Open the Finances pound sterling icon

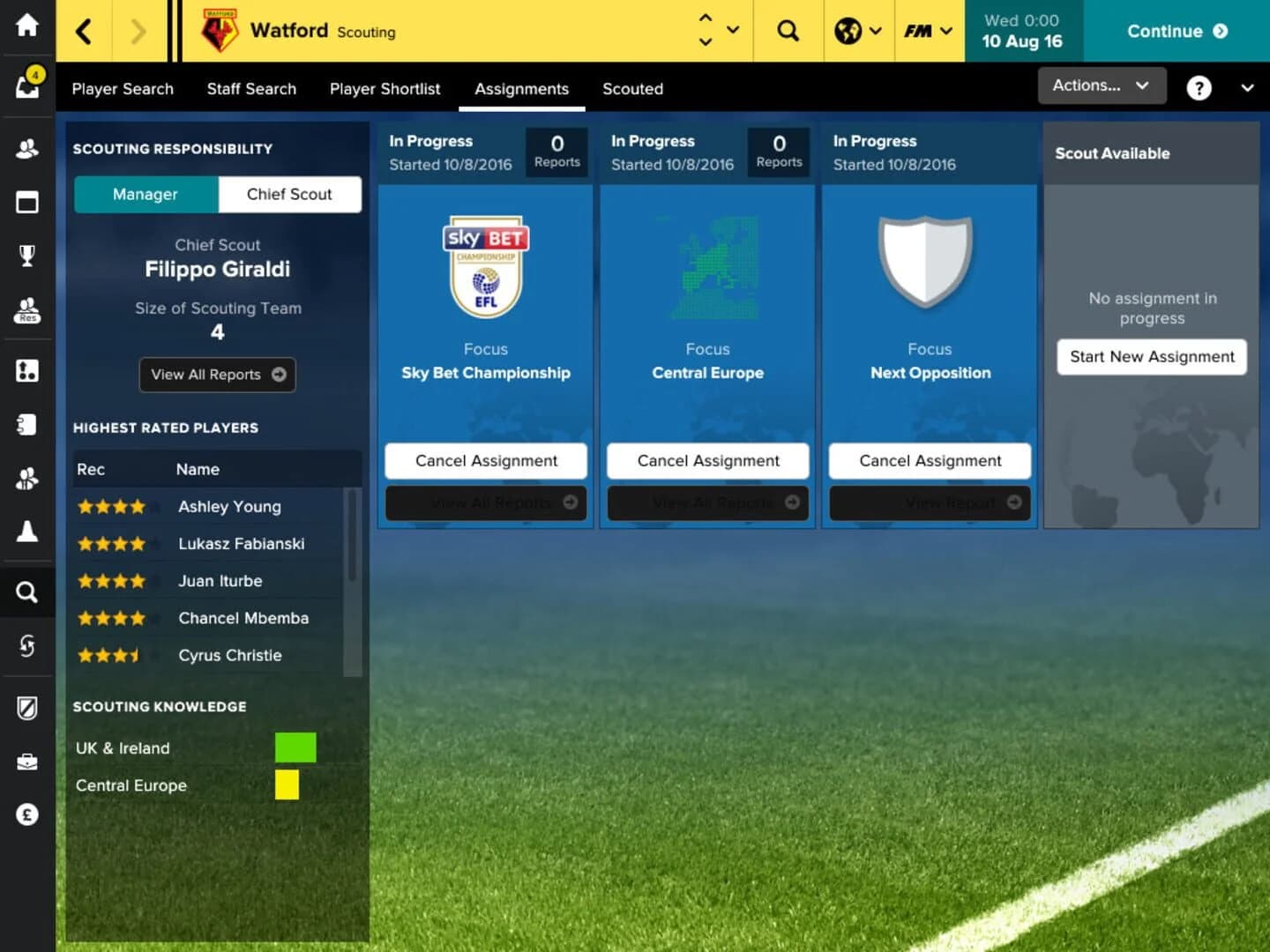pos(27,814)
